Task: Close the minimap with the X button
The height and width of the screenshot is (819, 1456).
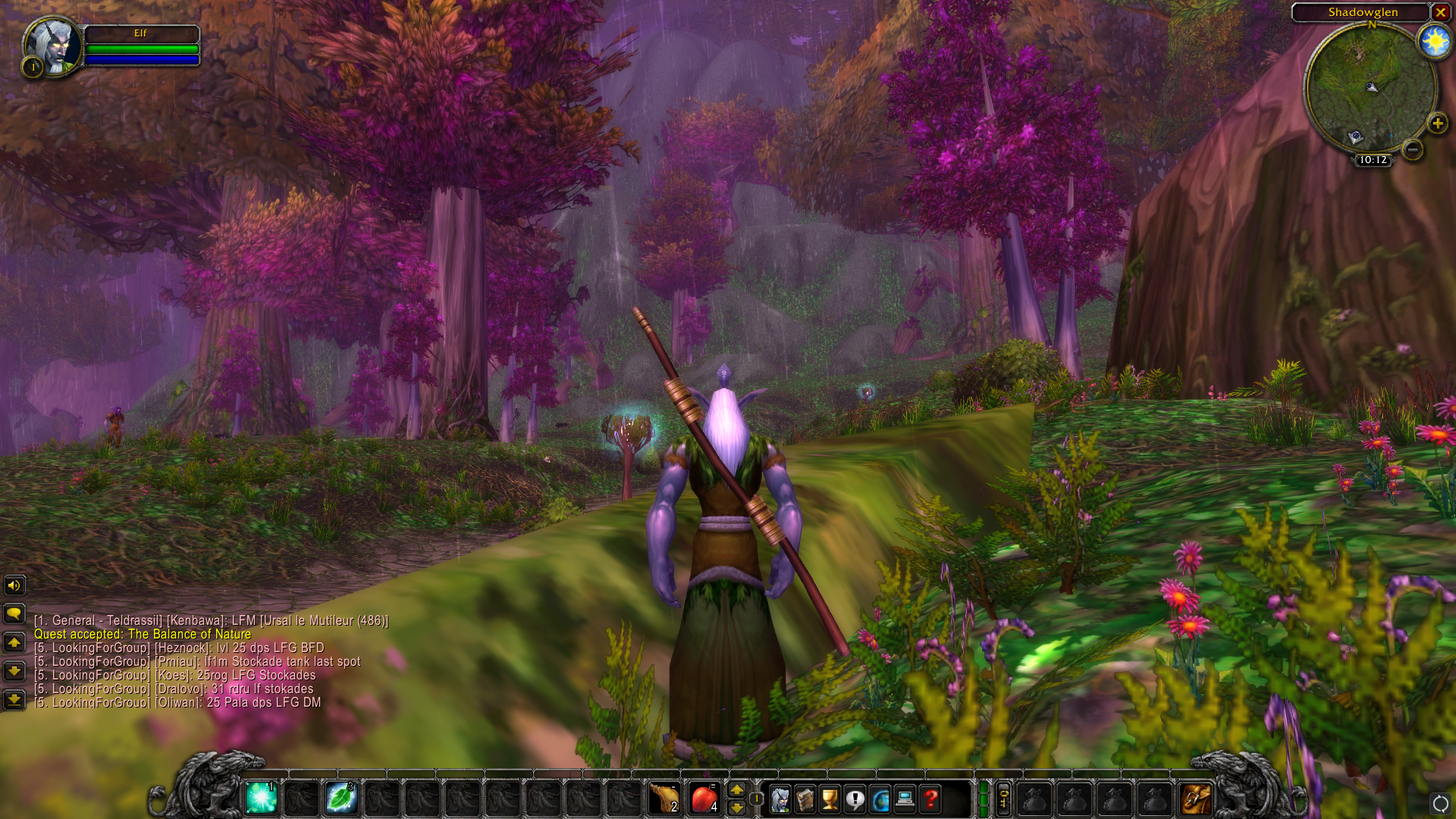Action: coord(1440,12)
